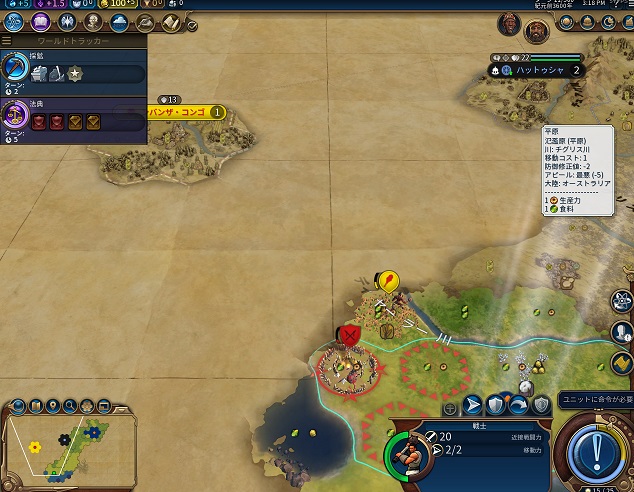
Task: Select the warrior unit portrait
Action: (406, 455)
